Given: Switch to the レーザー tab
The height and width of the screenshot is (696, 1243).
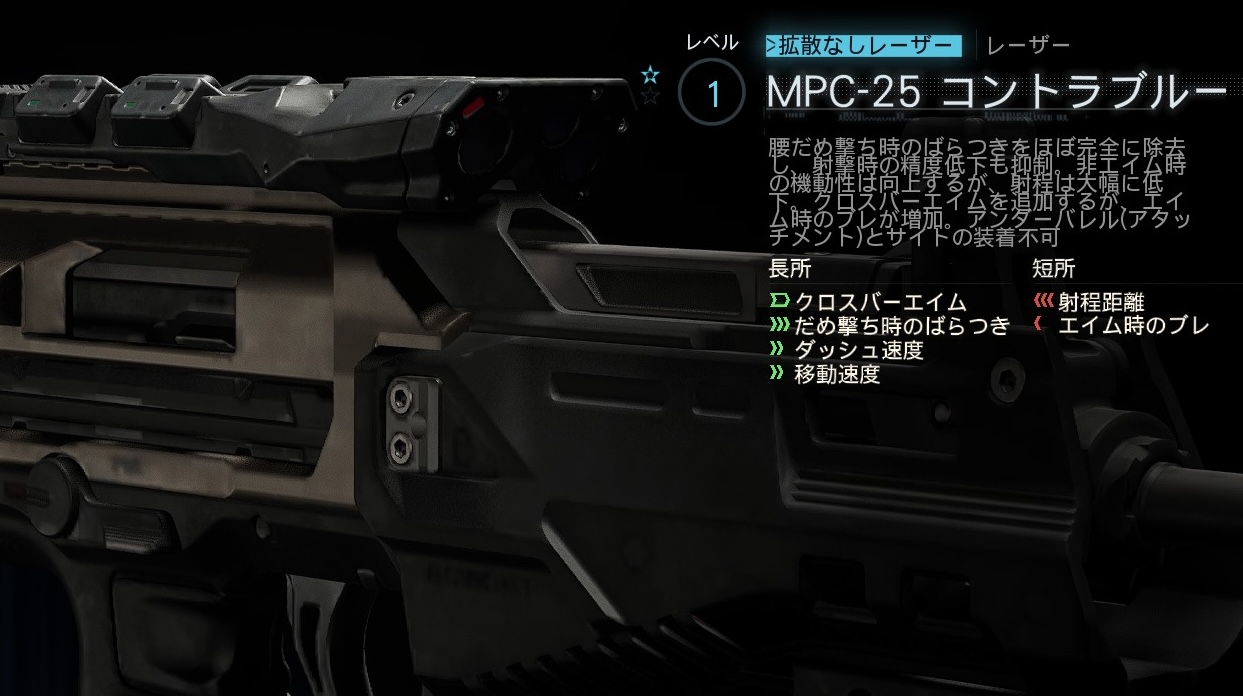Looking at the screenshot, I should [1028, 46].
